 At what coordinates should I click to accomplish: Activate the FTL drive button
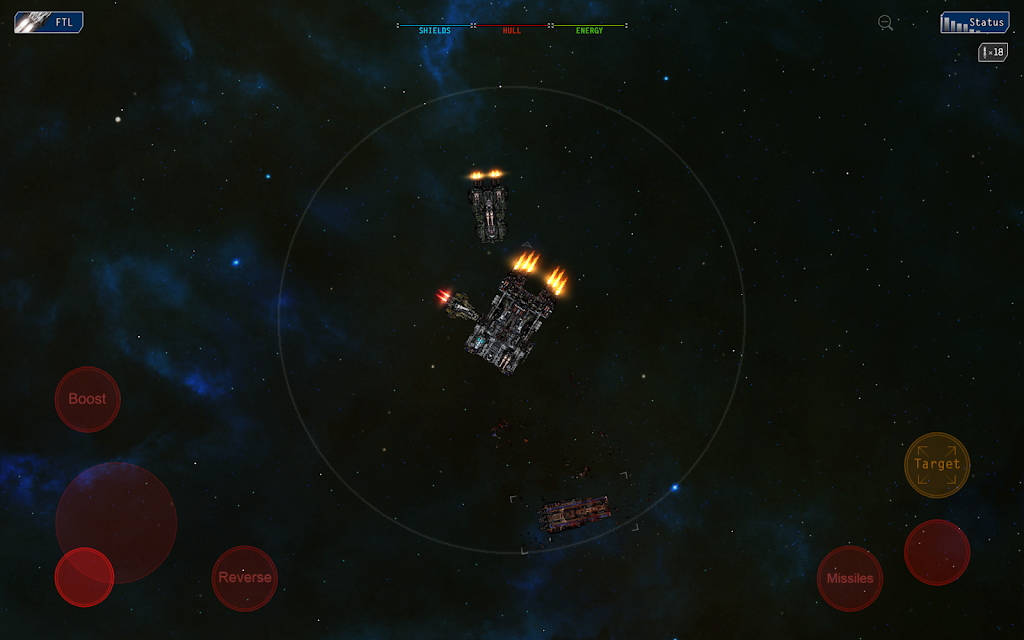coord(48,22)
